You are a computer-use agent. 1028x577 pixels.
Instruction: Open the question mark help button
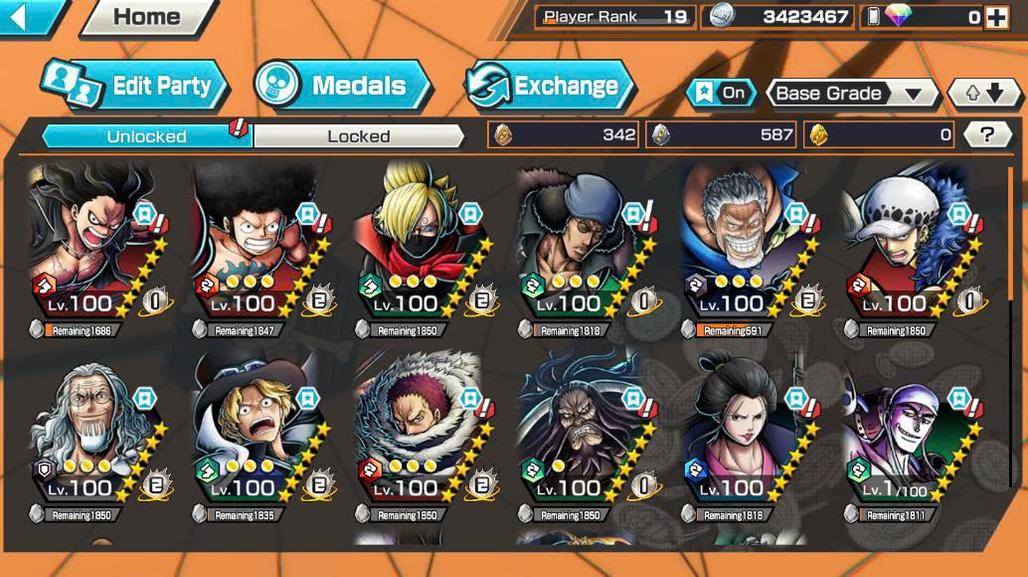988,135
